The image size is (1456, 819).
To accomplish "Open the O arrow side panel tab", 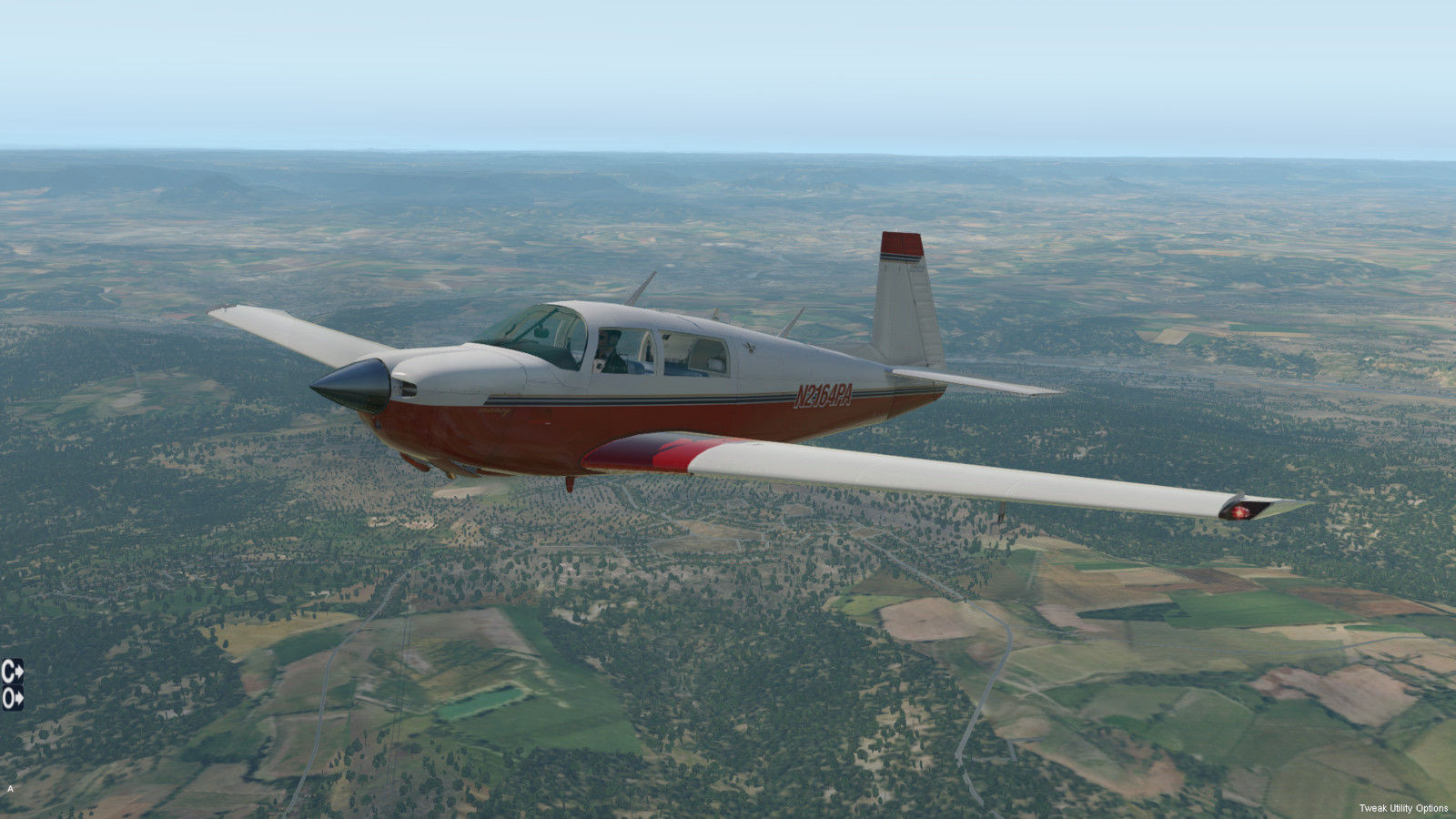I will click(x=12, y=698).
